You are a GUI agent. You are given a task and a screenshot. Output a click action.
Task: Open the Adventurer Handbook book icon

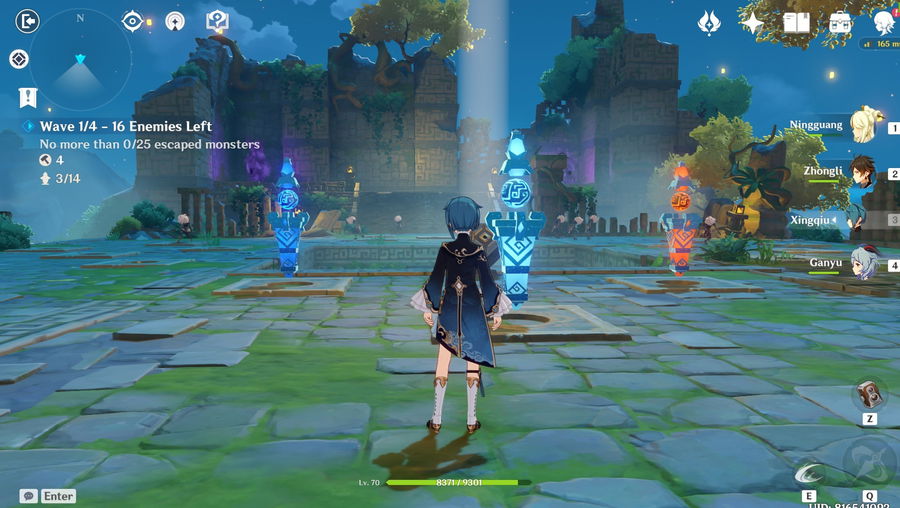pyautogui.click(x=796, y=22)
